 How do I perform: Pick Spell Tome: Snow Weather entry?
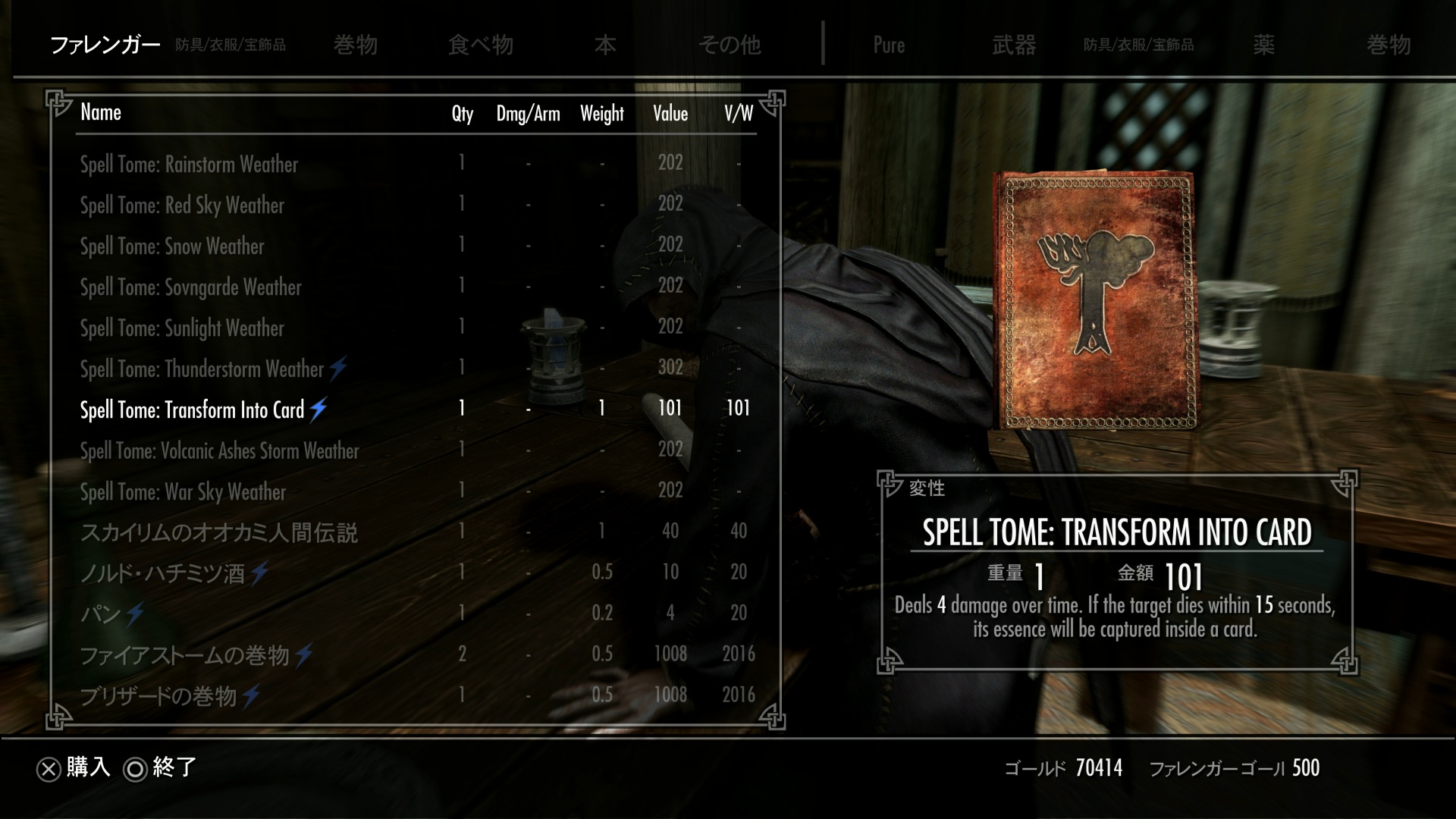(x=172, y=246)
